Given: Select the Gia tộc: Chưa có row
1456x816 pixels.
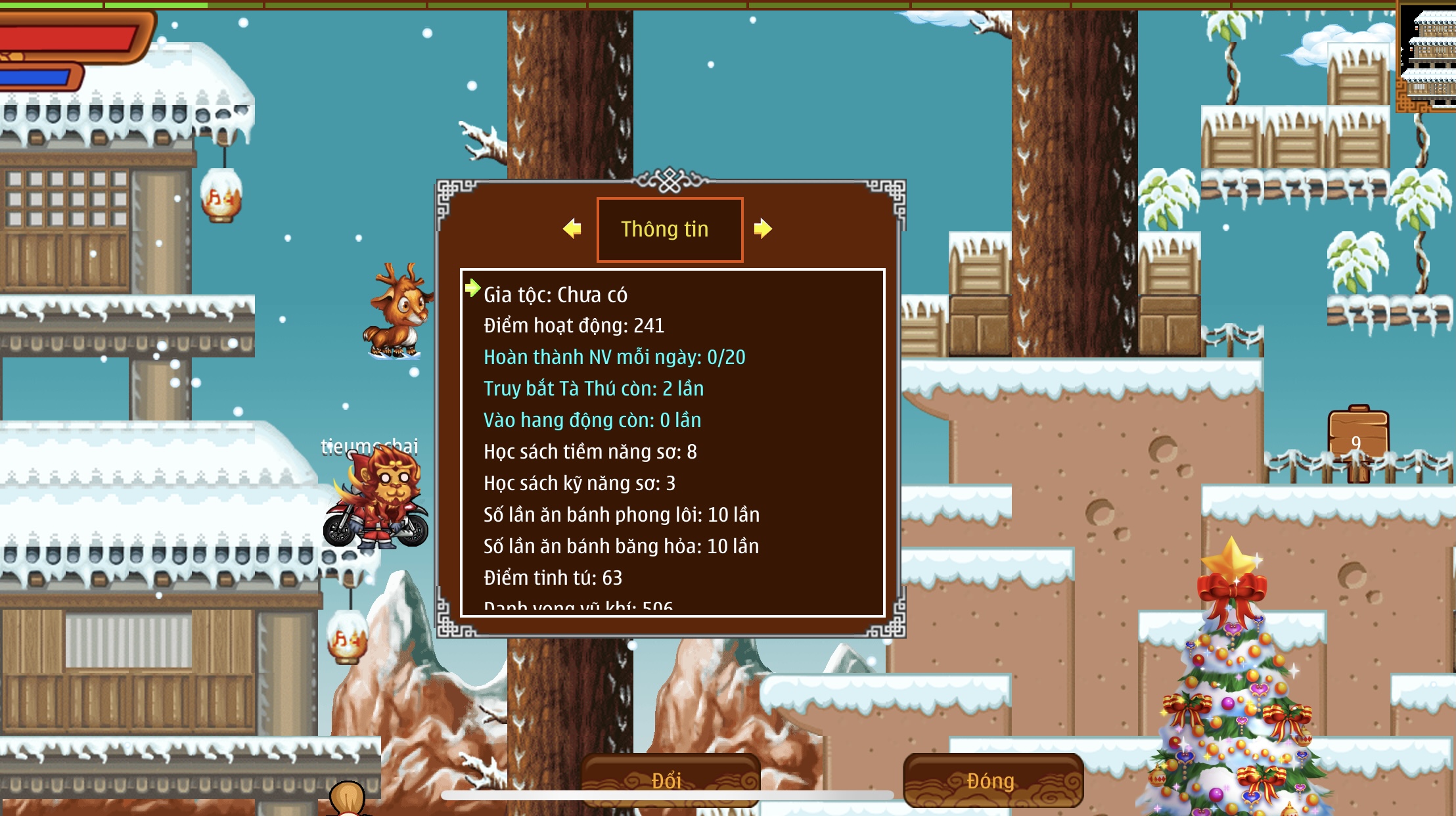Looking at the screenshot, I should pyautogui.click(x=555, y=295).
